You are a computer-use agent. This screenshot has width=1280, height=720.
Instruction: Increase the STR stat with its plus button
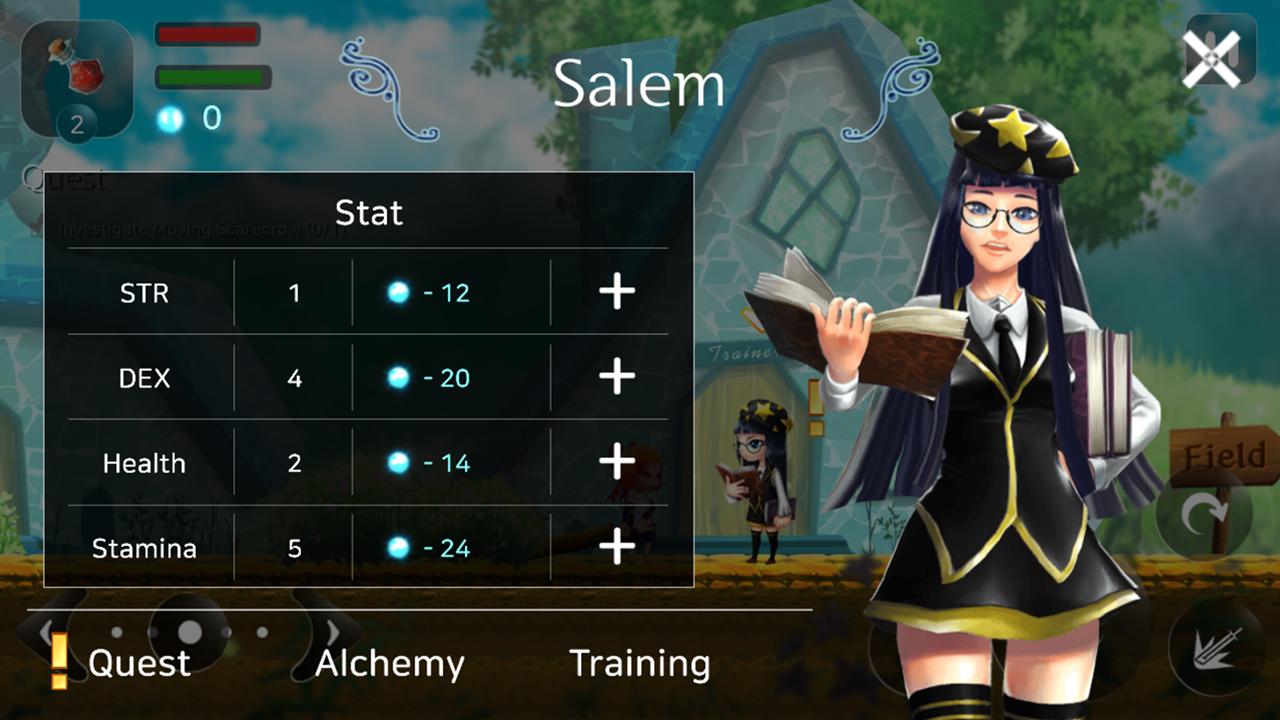point(616,291)
